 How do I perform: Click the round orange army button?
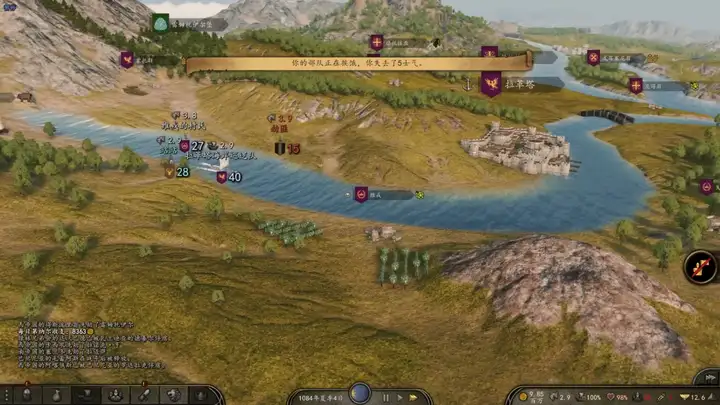(x=699, y=267)
